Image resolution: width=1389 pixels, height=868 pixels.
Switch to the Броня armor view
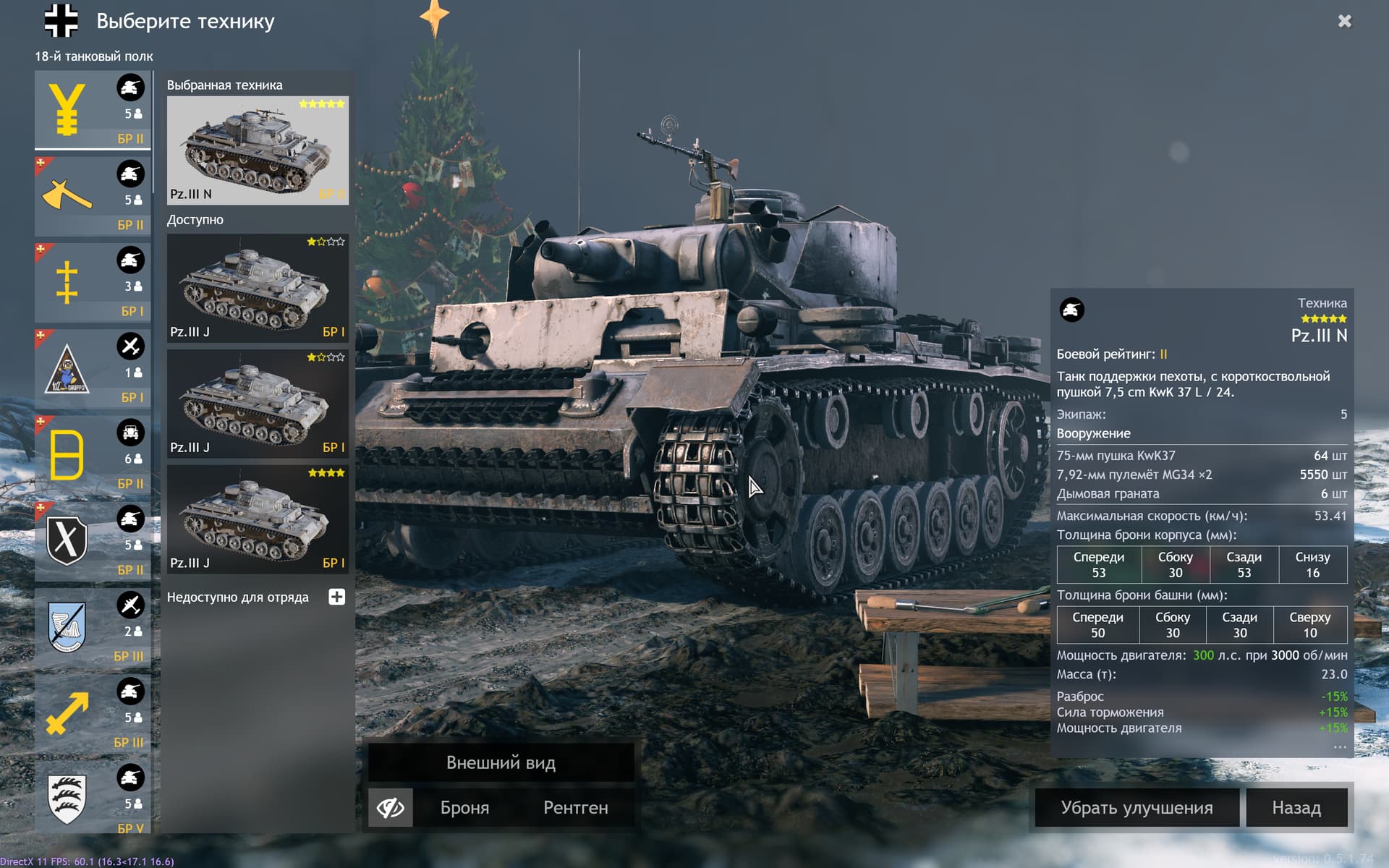(464, 807)
